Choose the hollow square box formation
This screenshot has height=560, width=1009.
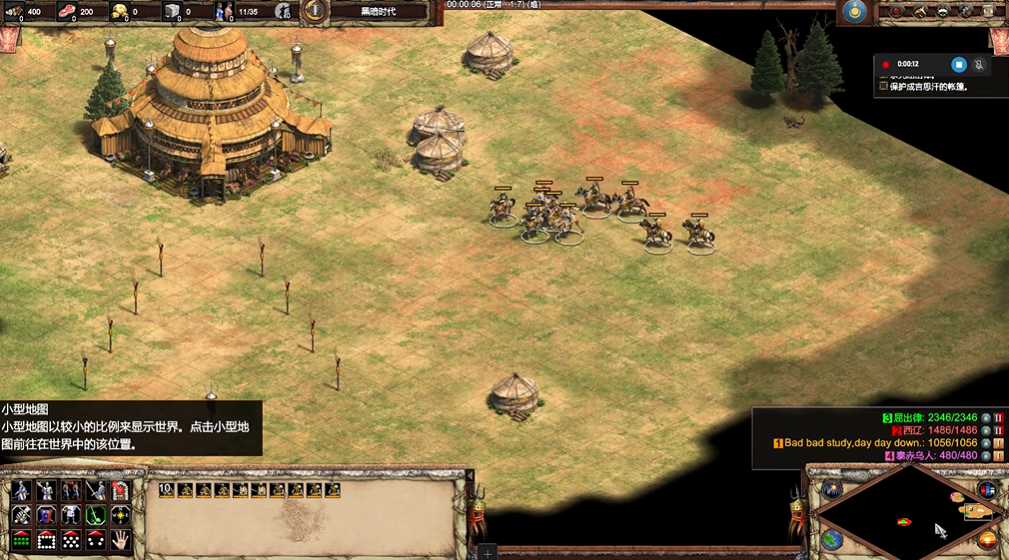pos(46,540)
